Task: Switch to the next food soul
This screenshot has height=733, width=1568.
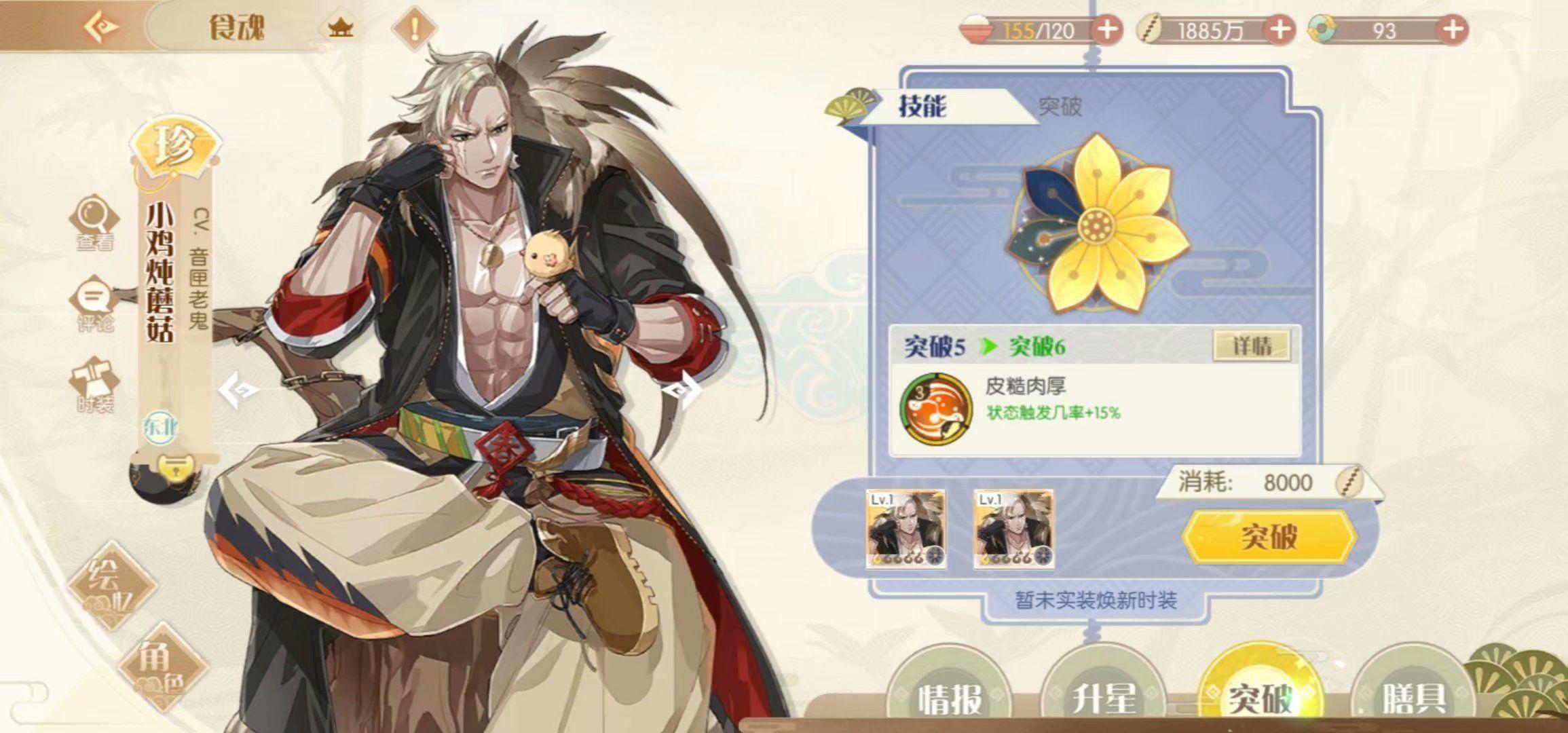Action: click(x=682, y=390)
